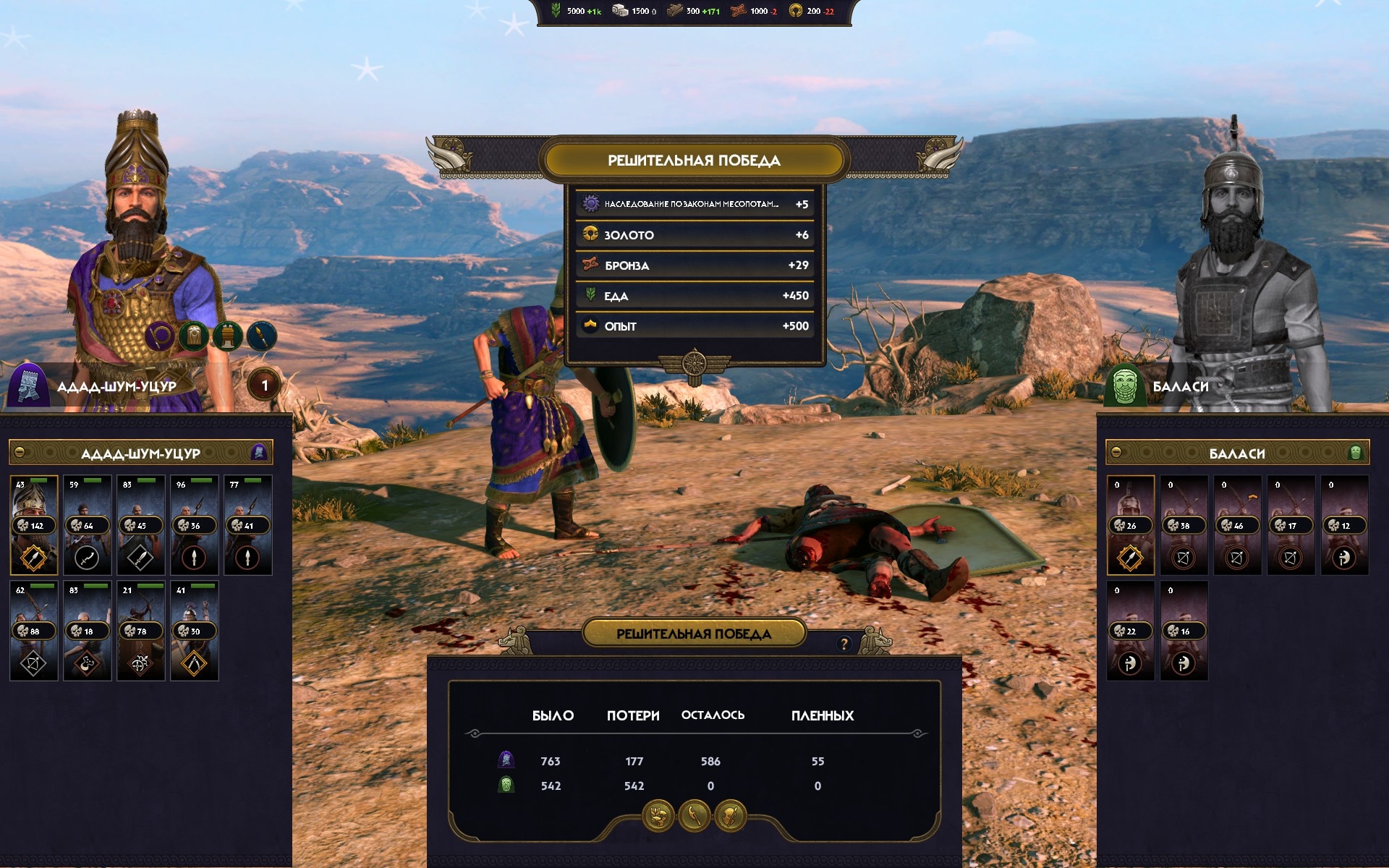Select the curved sword unit card with 64 kills
The width and height of the screenshot is (1389, 868).
click(x=88, y=525)
